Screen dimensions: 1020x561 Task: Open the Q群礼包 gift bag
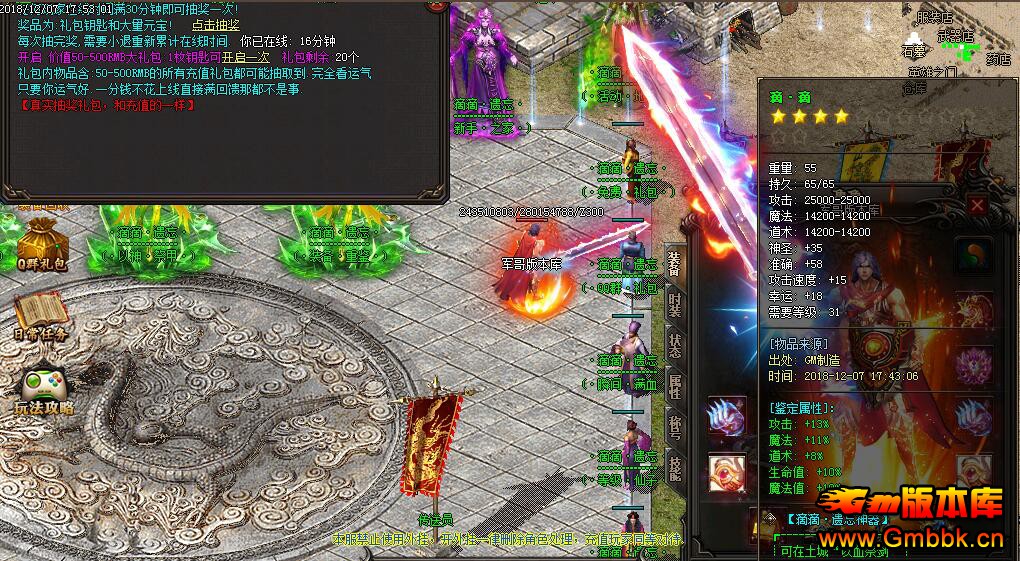41,245
